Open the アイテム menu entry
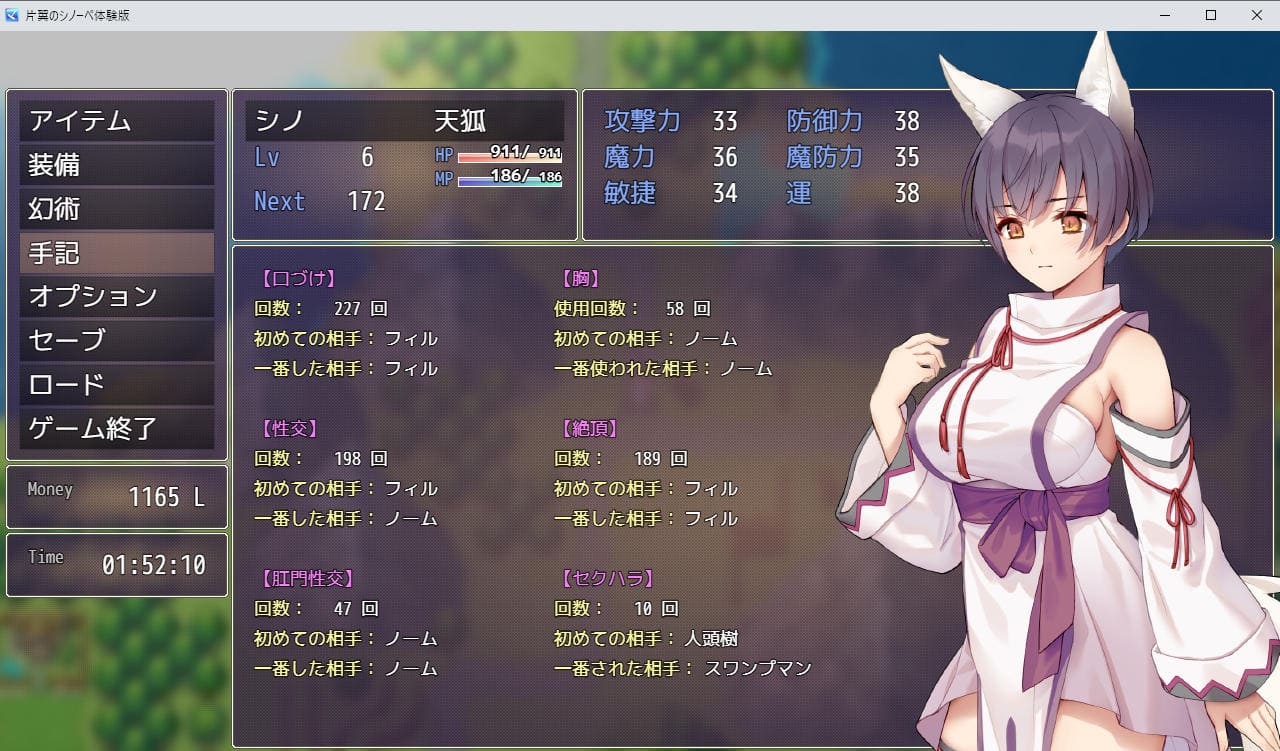The image size is (1280, 751). click(x=116, y=121)
